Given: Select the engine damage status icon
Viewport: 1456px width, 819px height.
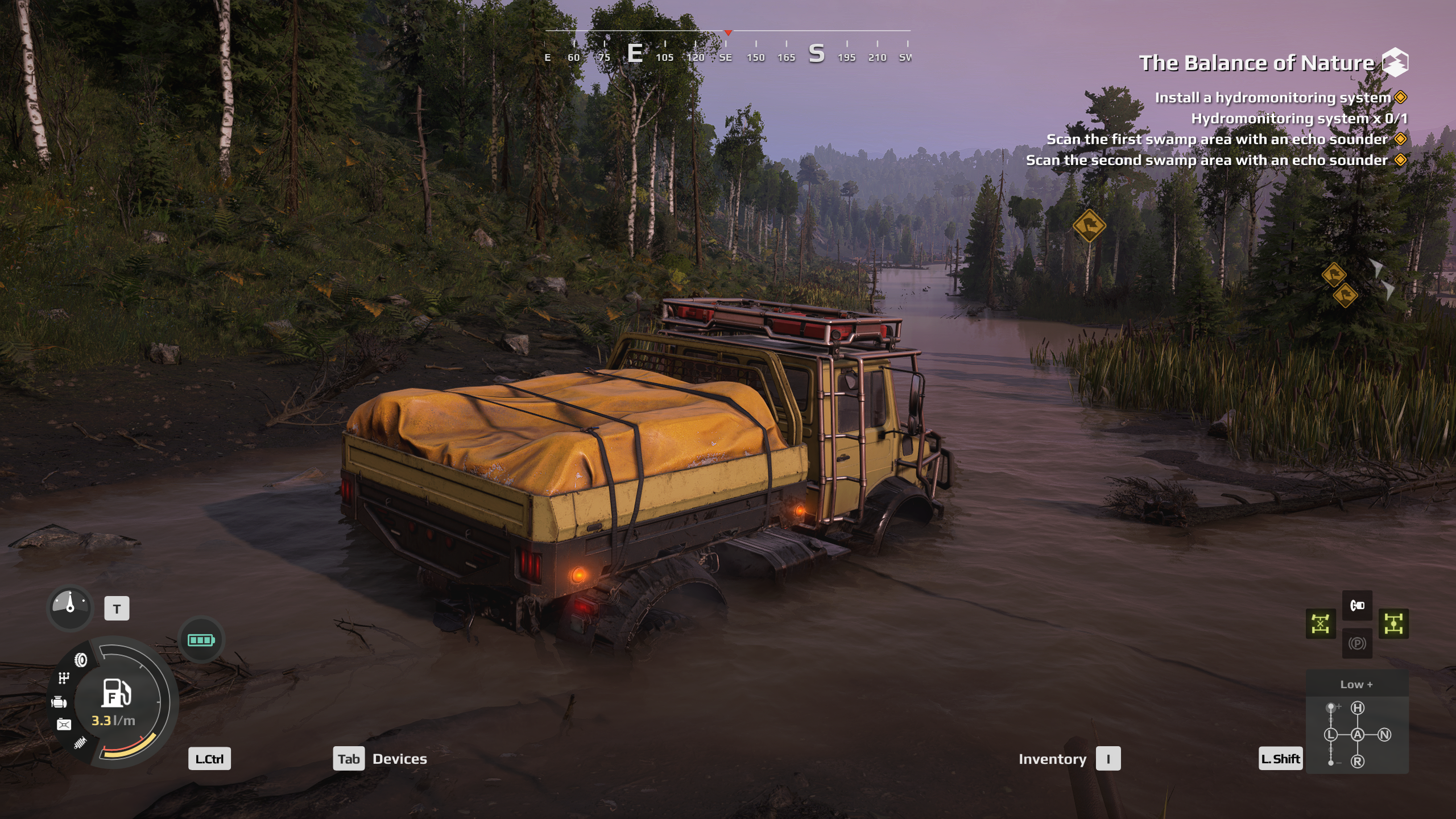Looking at the screenshot, I should click(59, 702).
